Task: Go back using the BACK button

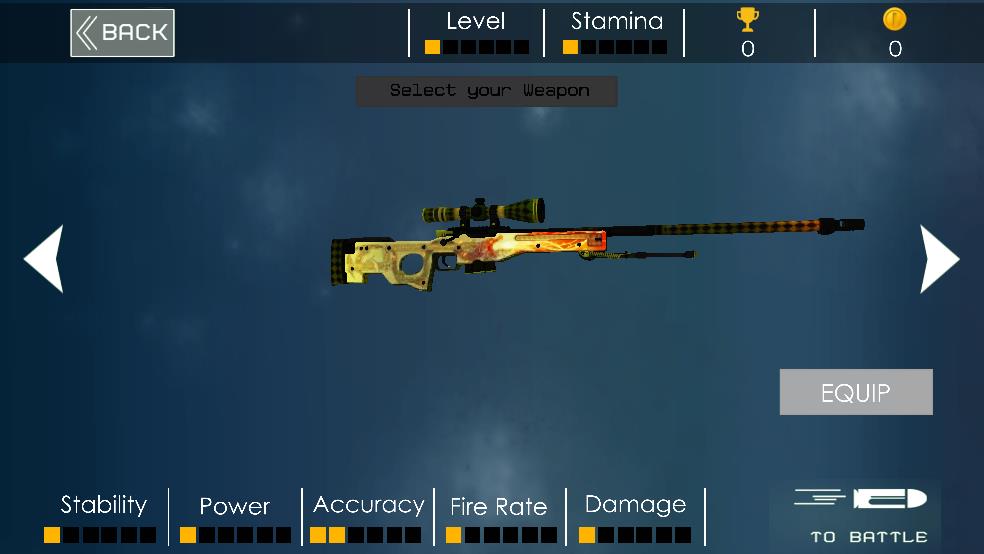Action: click(x=122, y=33)
